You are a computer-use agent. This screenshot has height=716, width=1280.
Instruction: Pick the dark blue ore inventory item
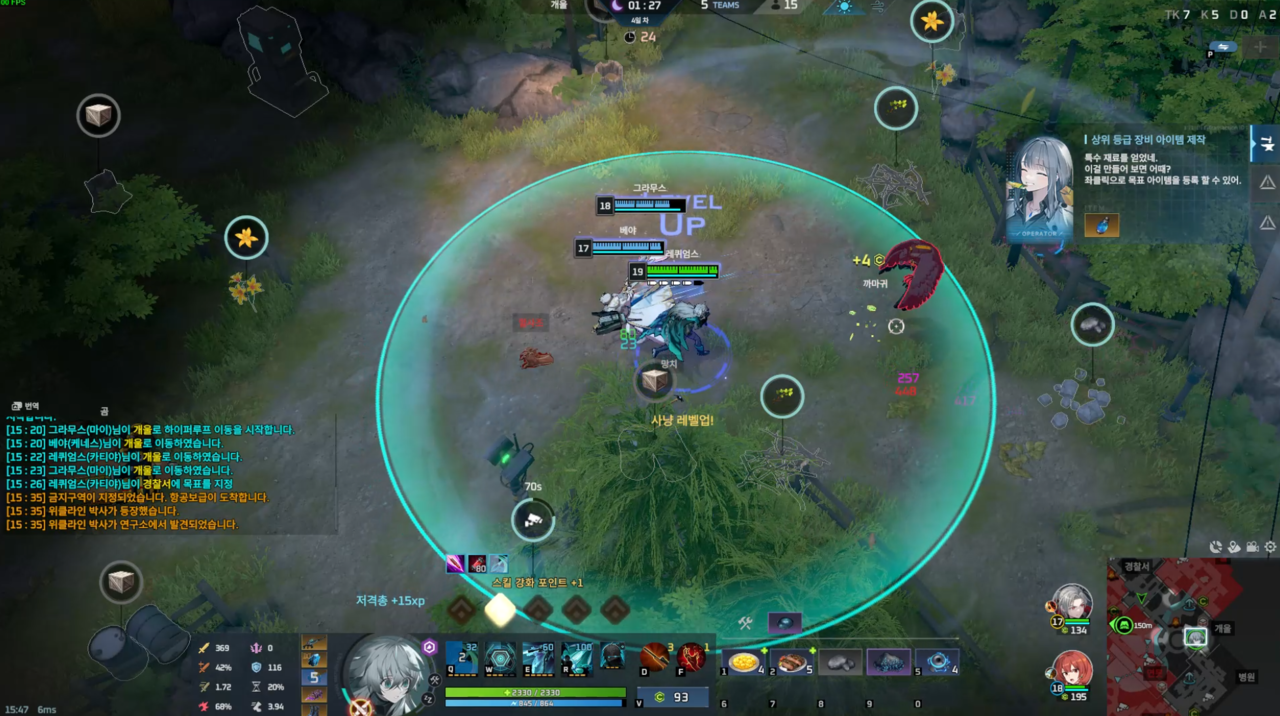click(888, 662)
